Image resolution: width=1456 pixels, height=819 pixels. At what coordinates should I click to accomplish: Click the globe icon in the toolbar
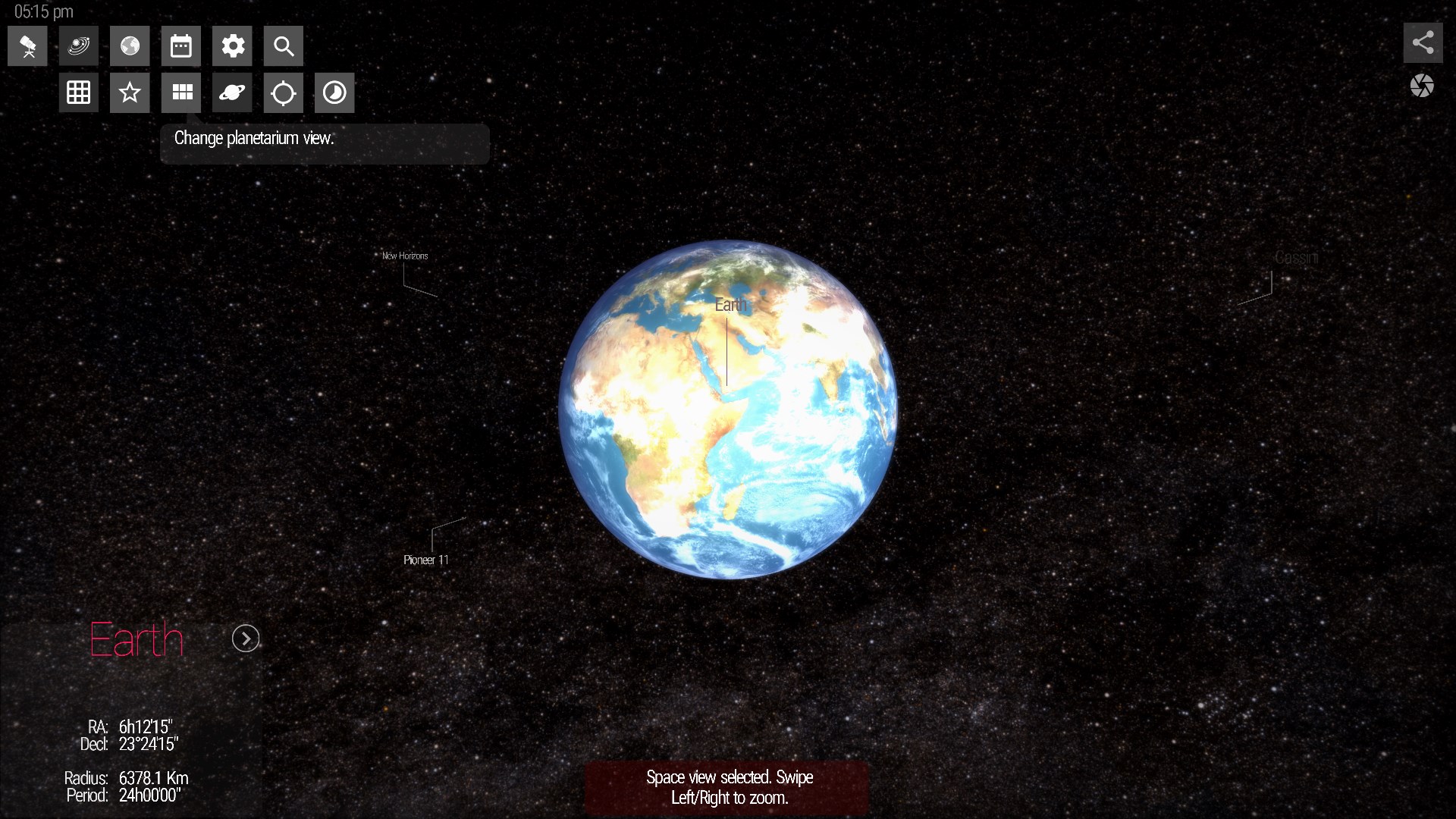click(x=130, y=45)
